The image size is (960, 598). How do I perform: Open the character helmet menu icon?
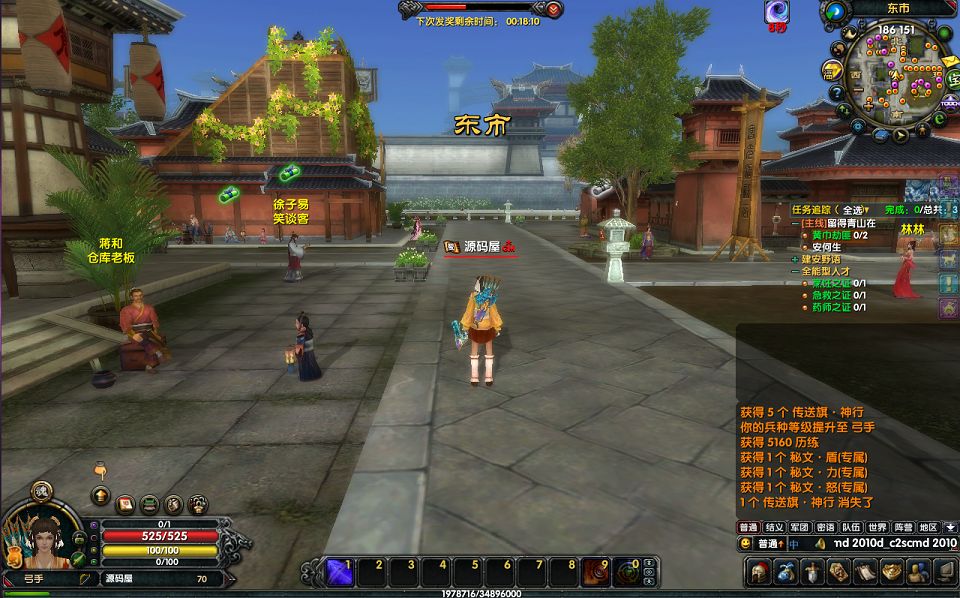coord(760,571)
